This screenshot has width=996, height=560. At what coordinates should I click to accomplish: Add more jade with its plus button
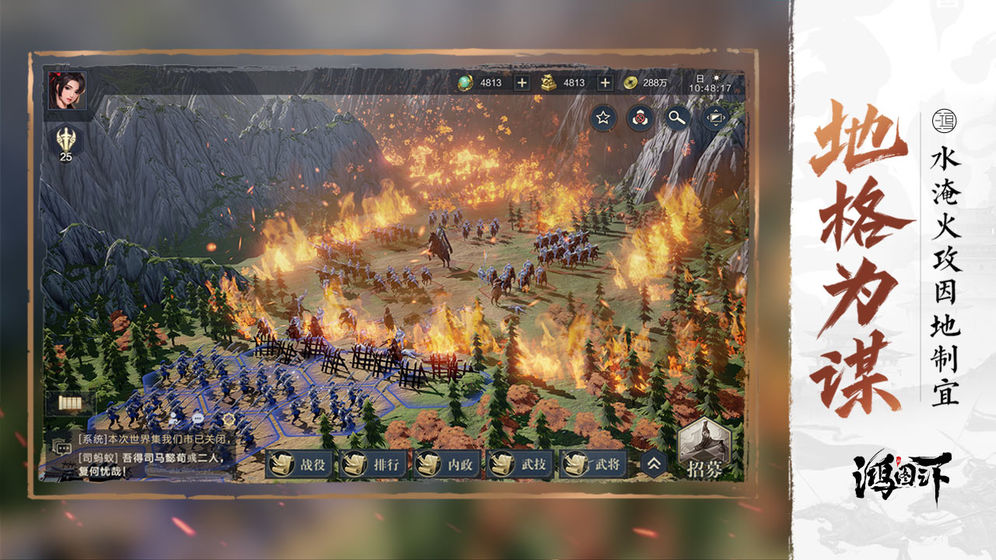521,82
